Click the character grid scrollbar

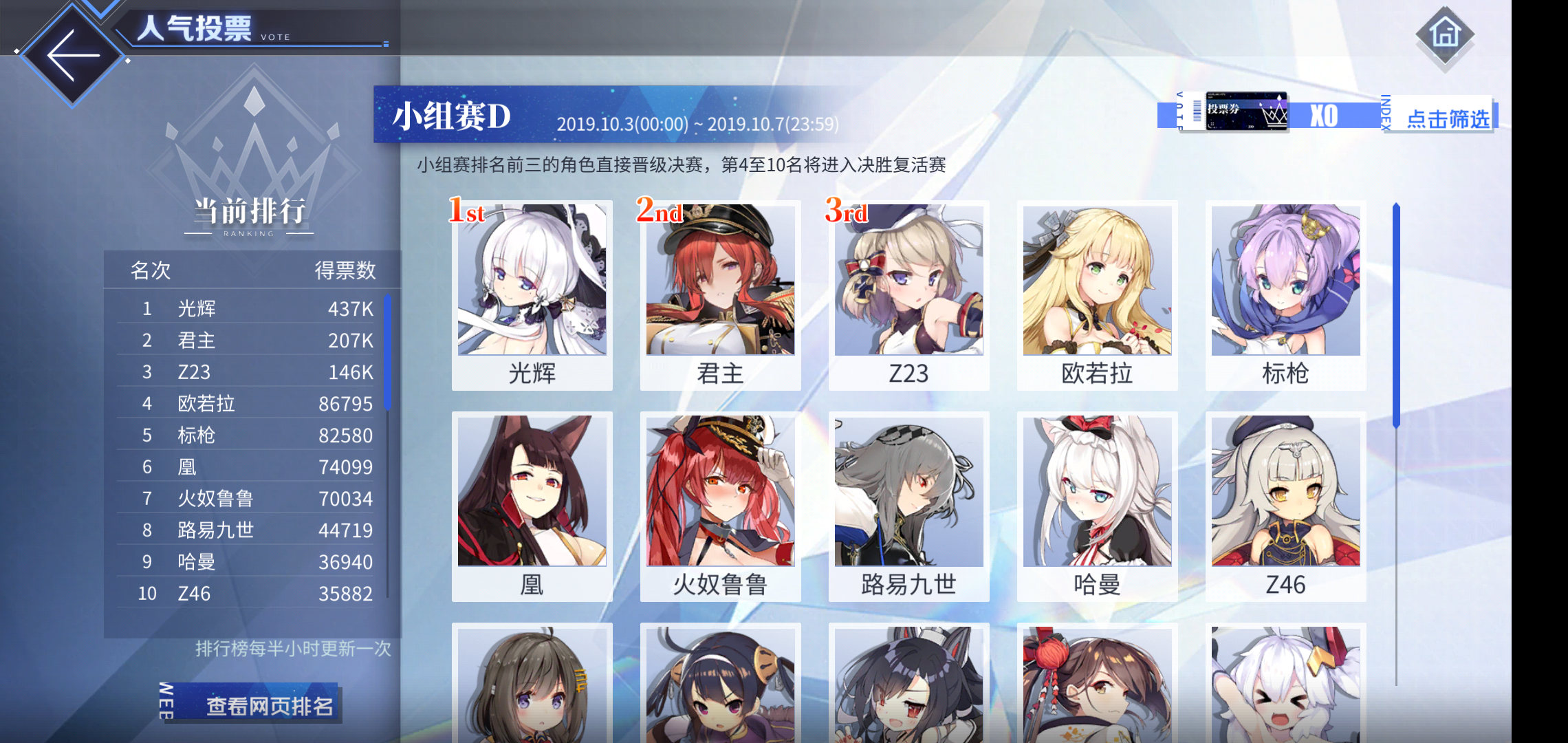[x=1396, y=316]
